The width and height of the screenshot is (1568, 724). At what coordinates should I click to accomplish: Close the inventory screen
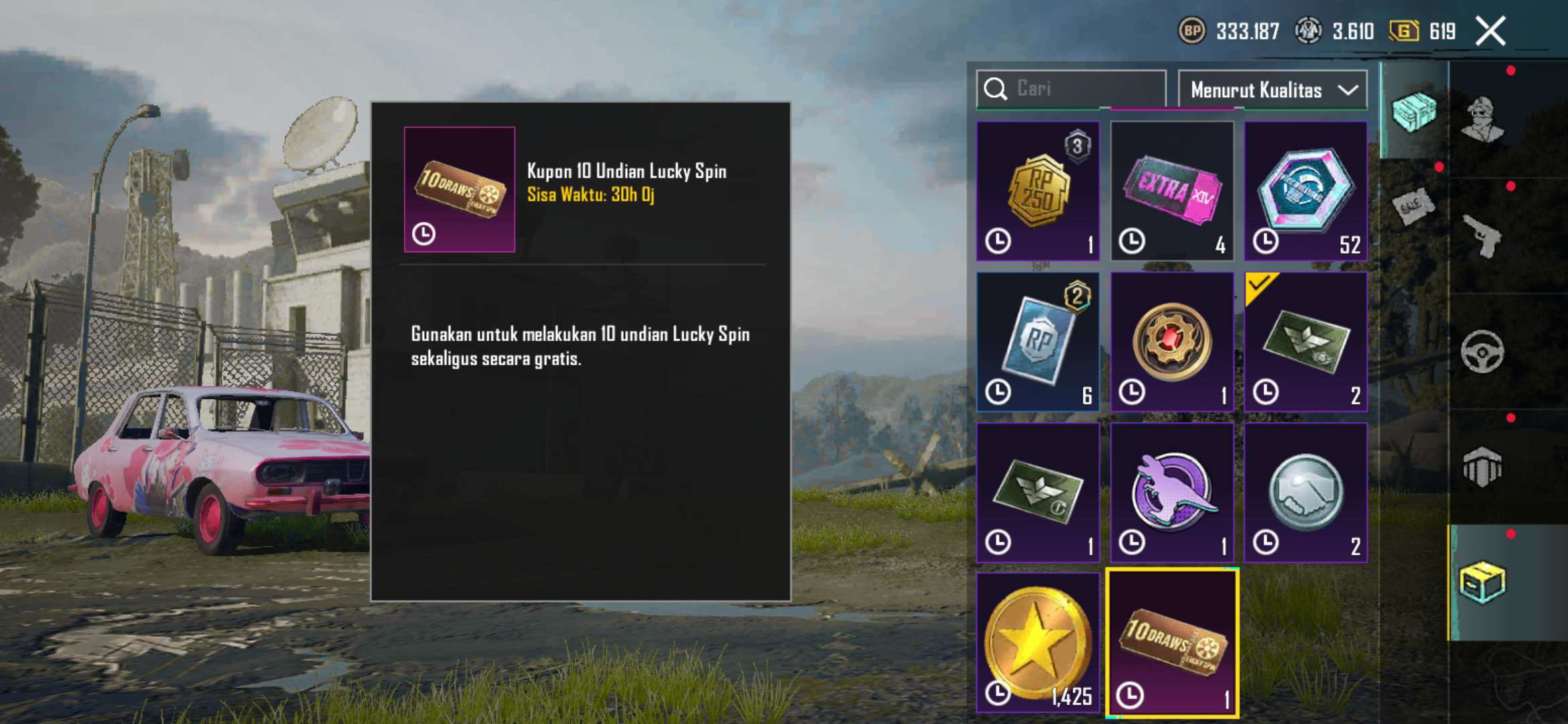point(1491,31)
